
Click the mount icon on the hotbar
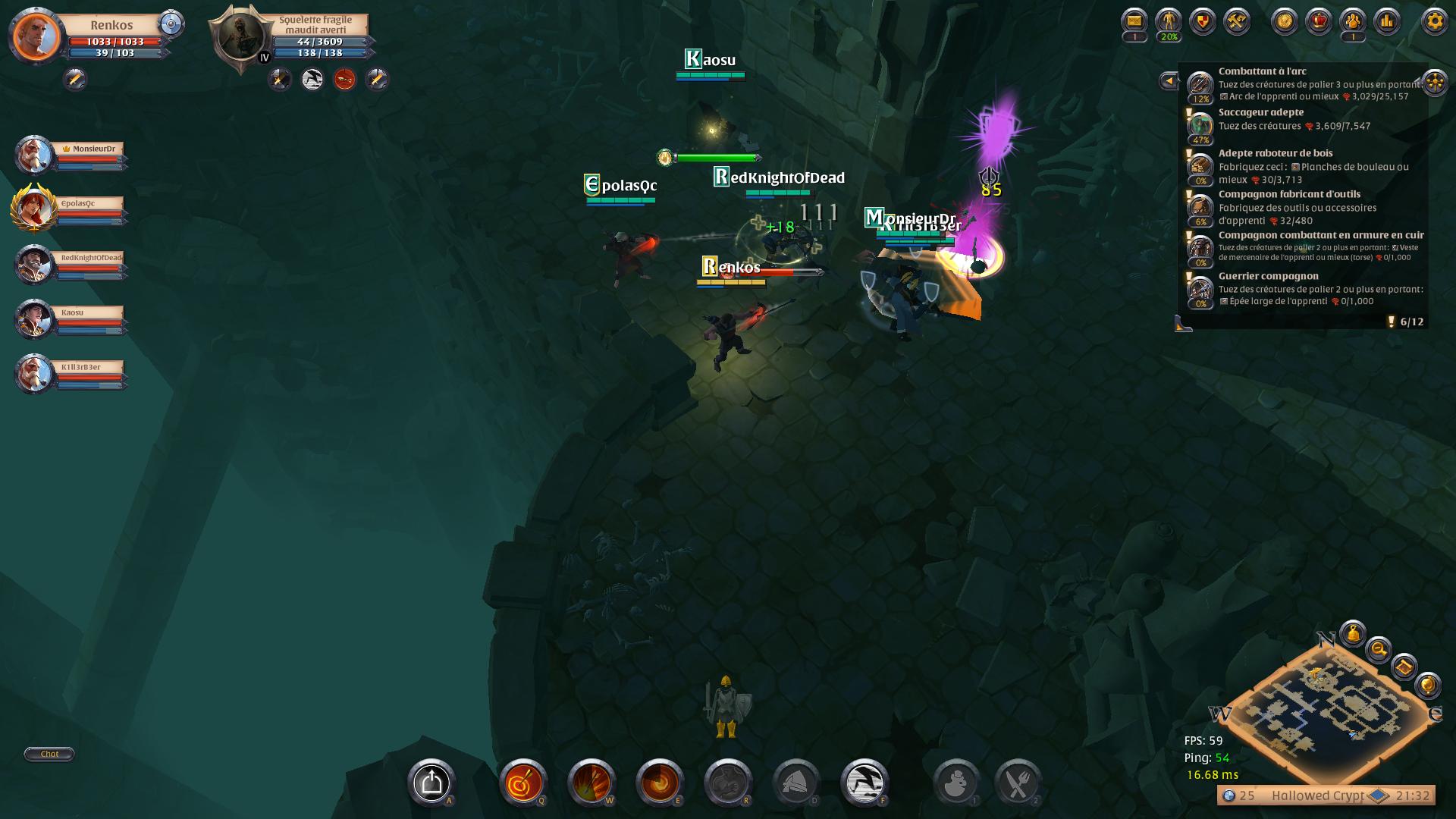[431, 783]
